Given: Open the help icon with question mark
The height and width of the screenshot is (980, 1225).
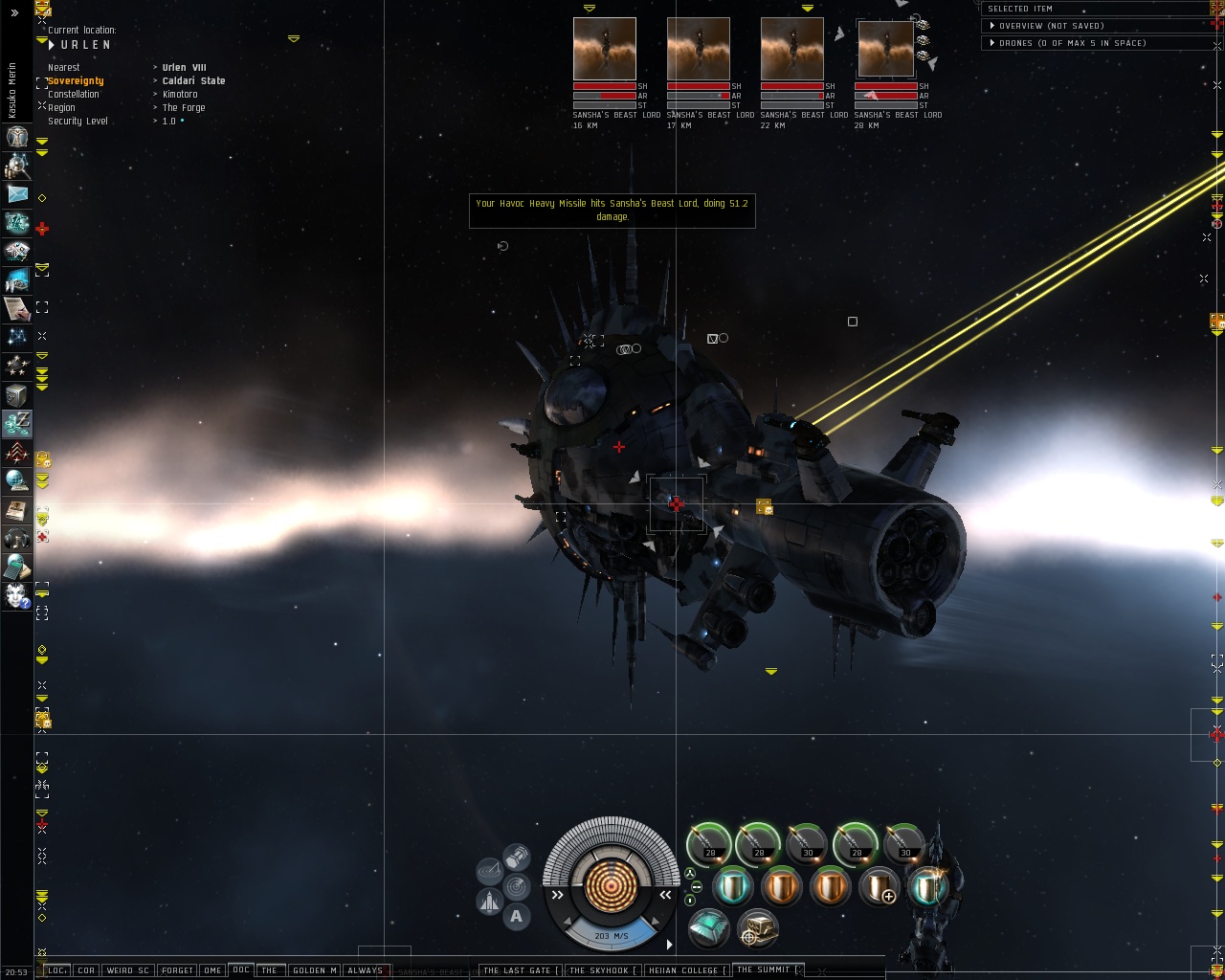Looking at the screenshot, I should 17,596.
